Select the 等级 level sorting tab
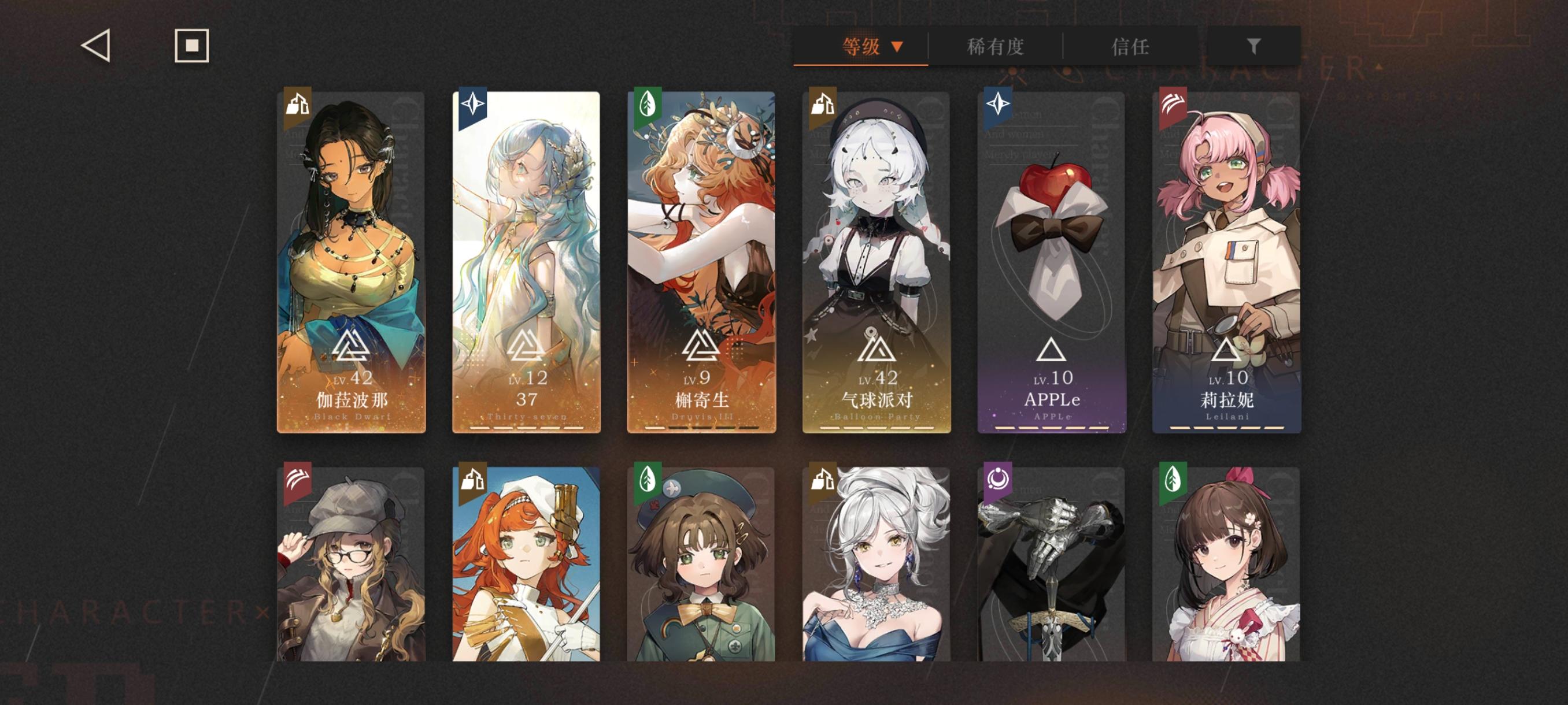The height and width of the screenshot is (705, 1568). 861,45
